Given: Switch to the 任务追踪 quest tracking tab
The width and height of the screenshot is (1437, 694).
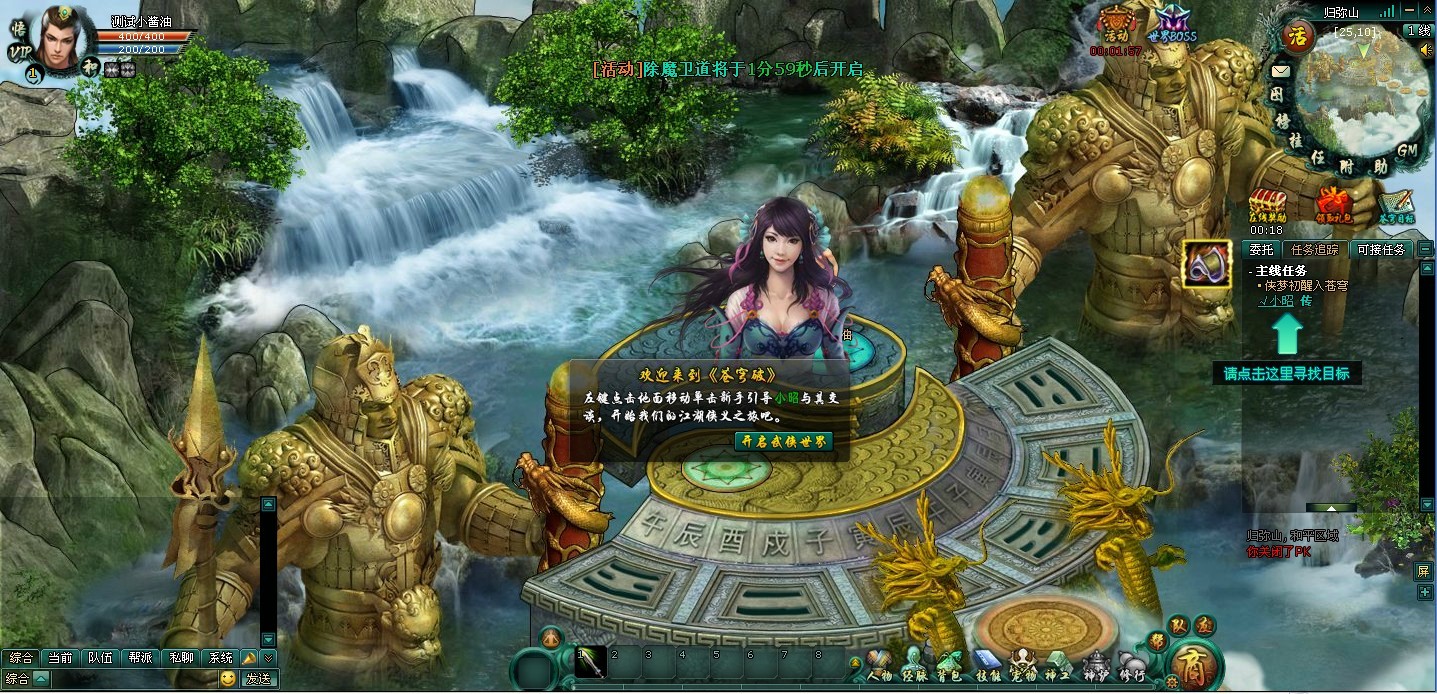Looking at the screenshot, I should (1314, 249).
